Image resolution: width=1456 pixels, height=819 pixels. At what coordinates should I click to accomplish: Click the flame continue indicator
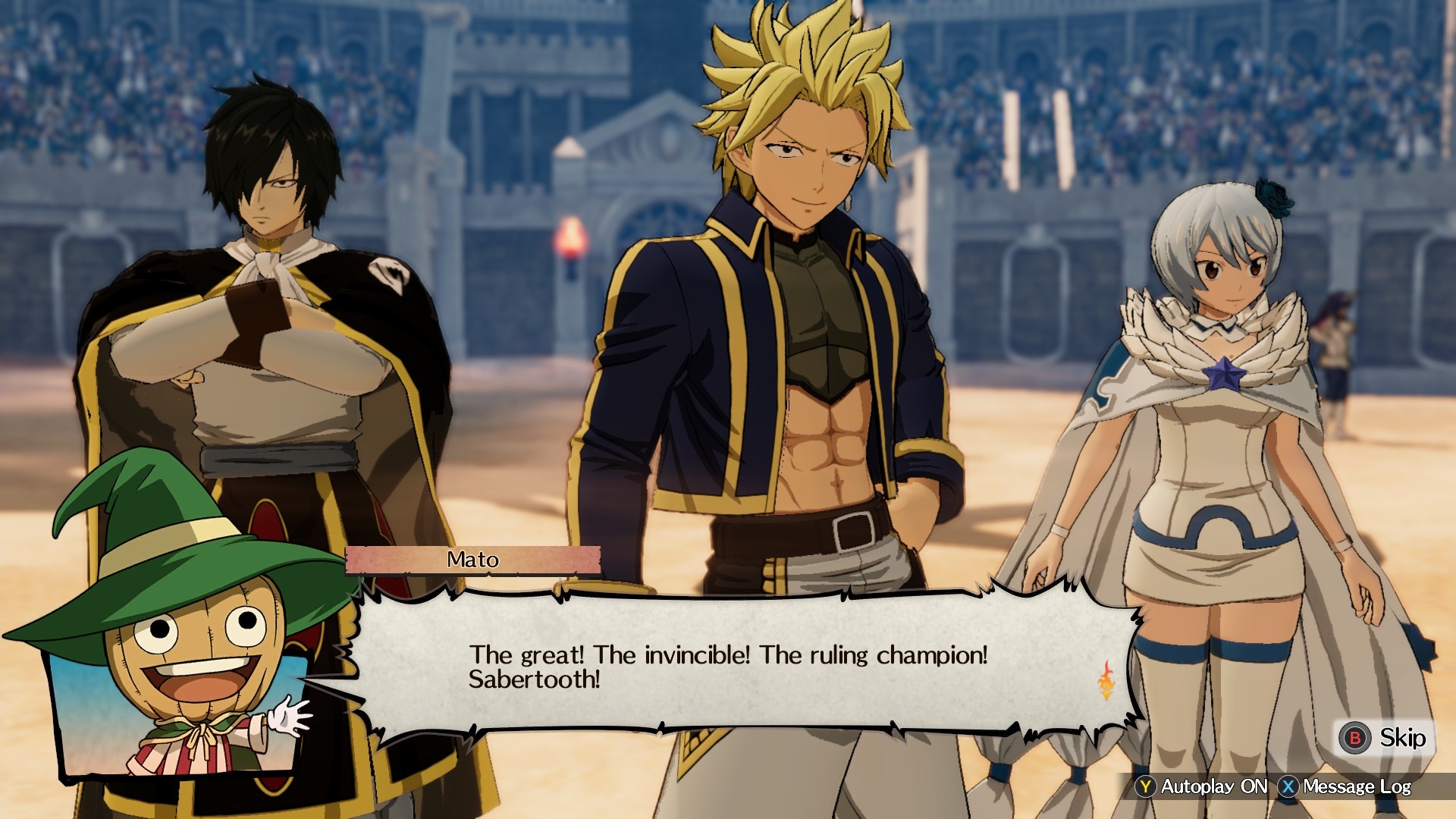pos(1106,680)
